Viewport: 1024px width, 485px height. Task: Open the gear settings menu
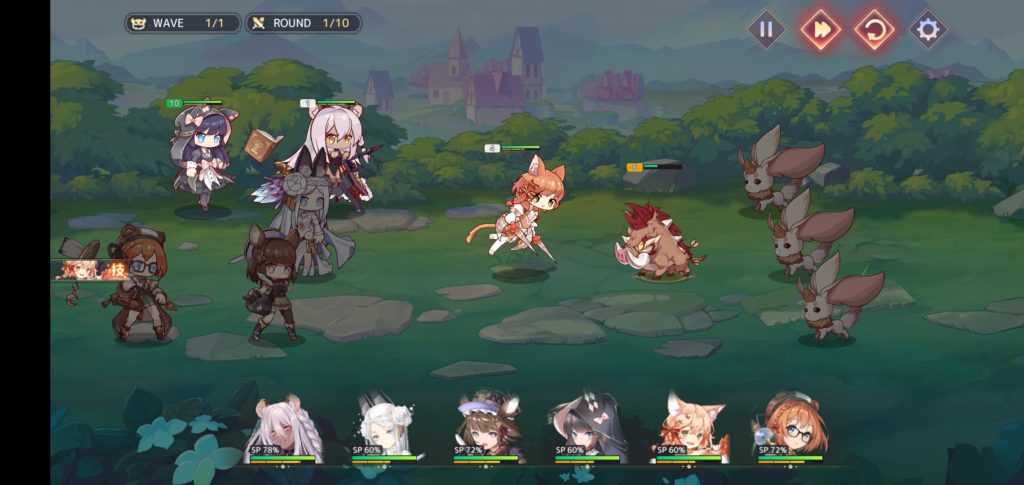[928, 29]
